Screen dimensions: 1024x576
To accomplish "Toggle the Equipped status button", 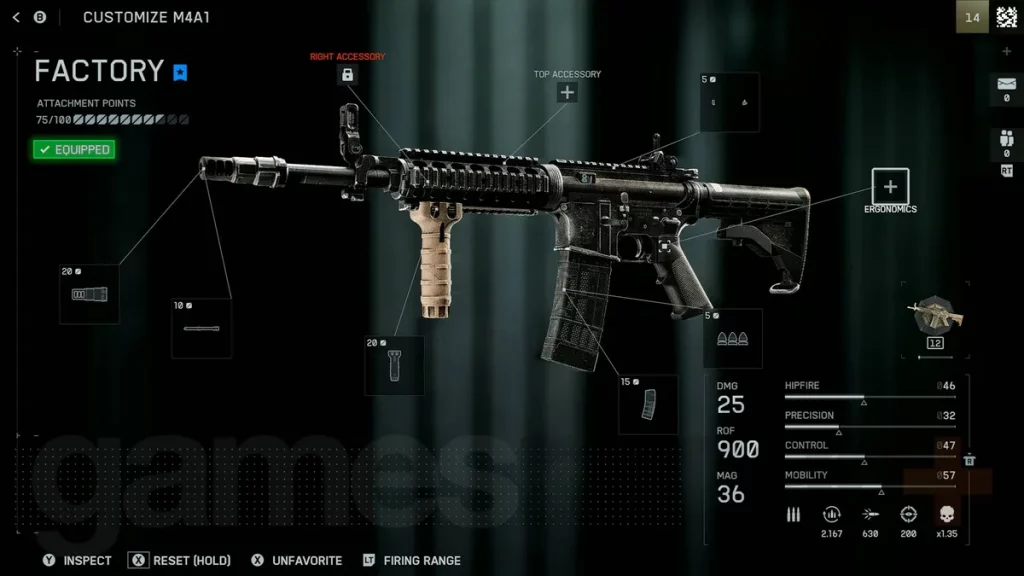I will click(x=73, y=150).
